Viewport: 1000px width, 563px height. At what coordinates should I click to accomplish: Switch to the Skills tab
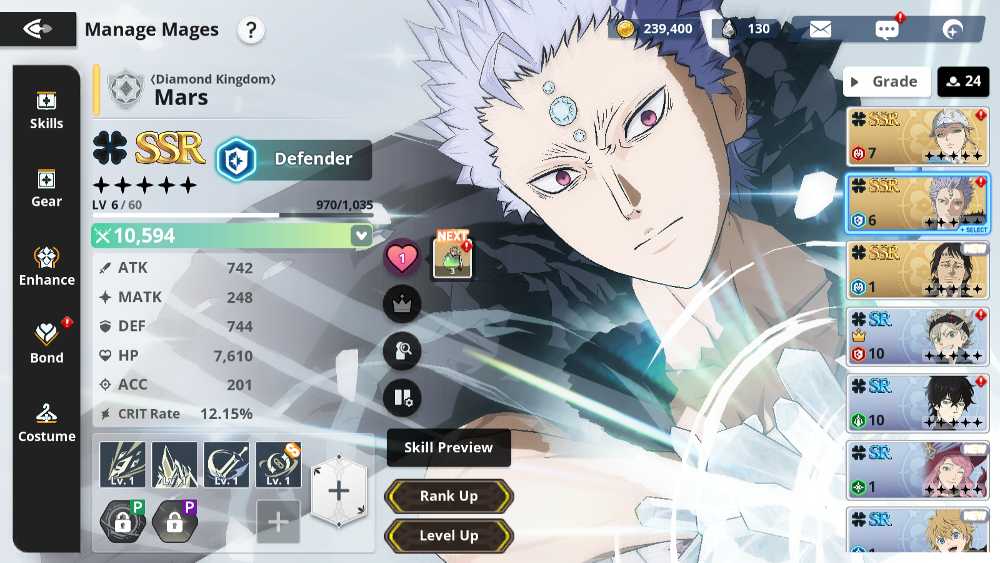click(x=46, y=110)
